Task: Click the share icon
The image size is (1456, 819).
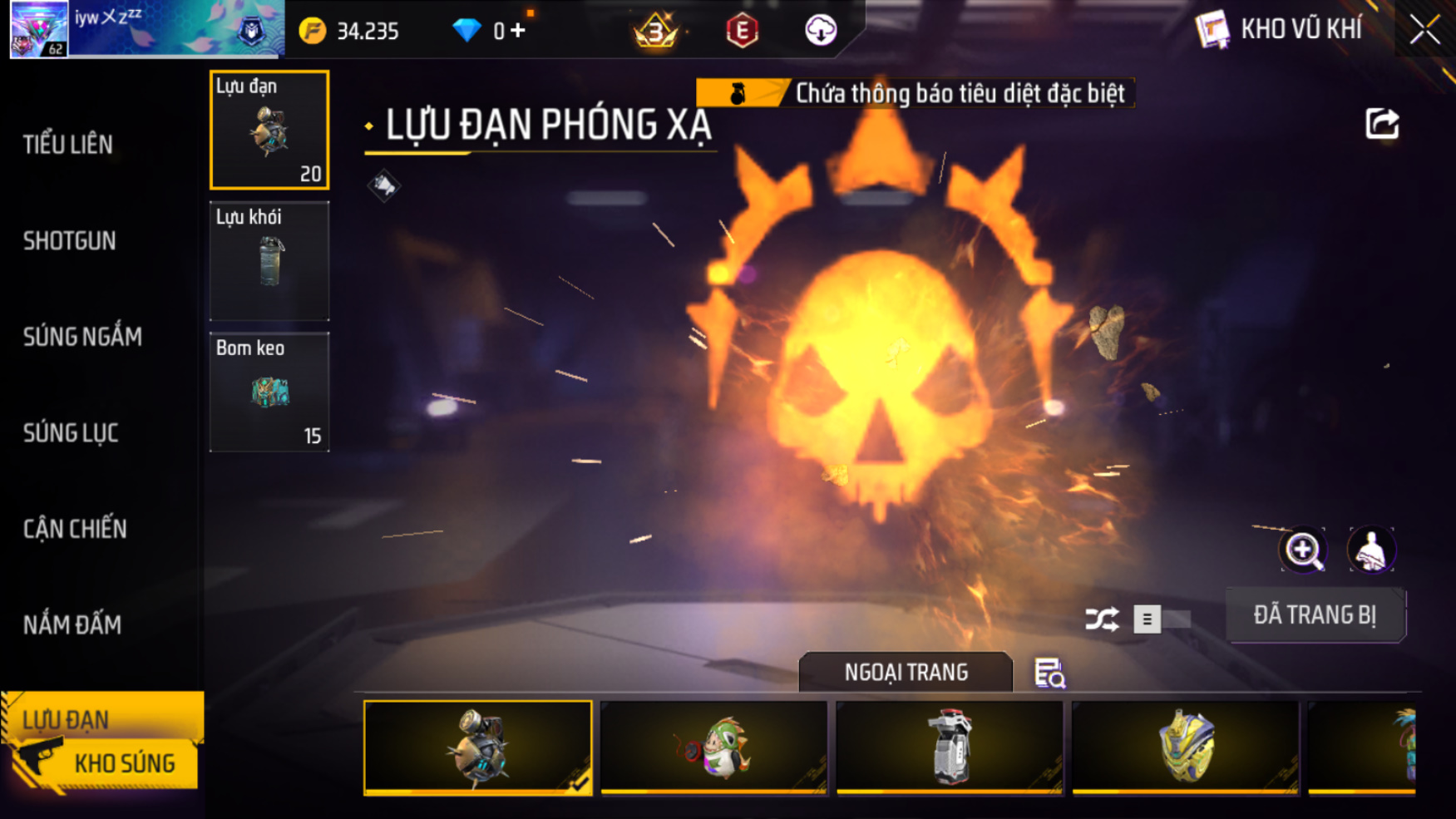Action: point(1382,125)
